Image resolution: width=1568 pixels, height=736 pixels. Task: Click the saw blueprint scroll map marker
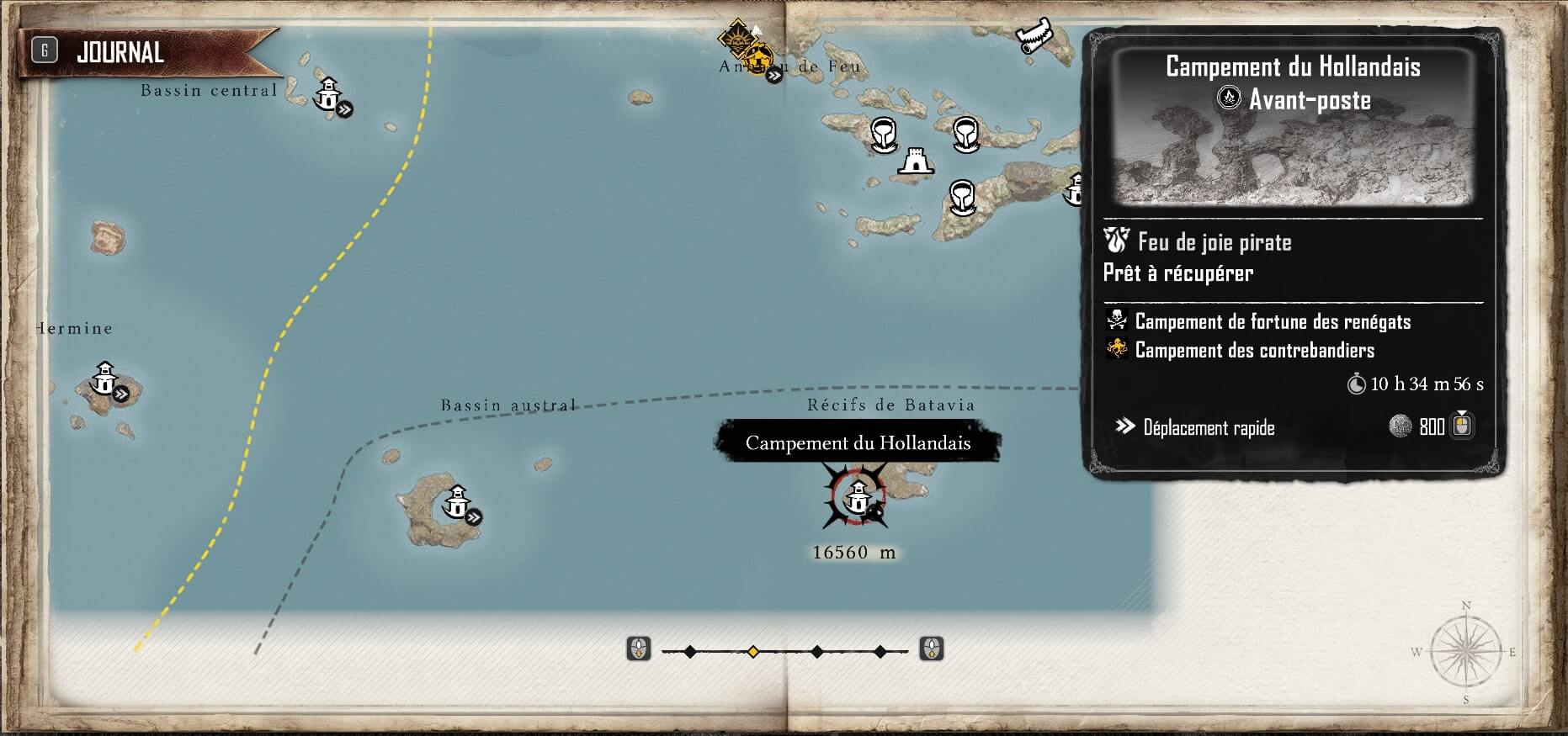[x=1033, y=36]
